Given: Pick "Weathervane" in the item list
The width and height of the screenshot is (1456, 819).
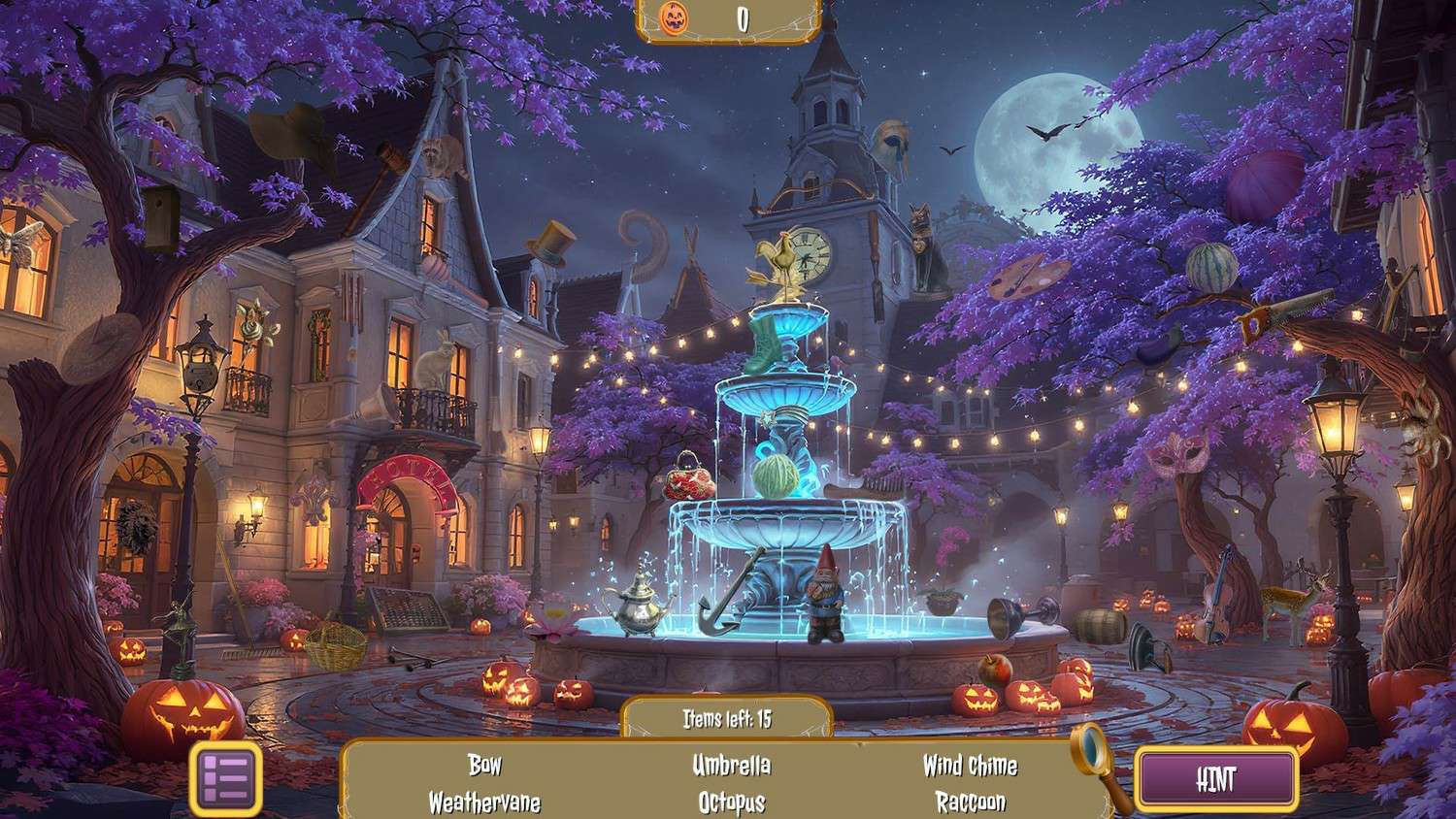Looking at the screenshot, I should (x=484, y=803).
